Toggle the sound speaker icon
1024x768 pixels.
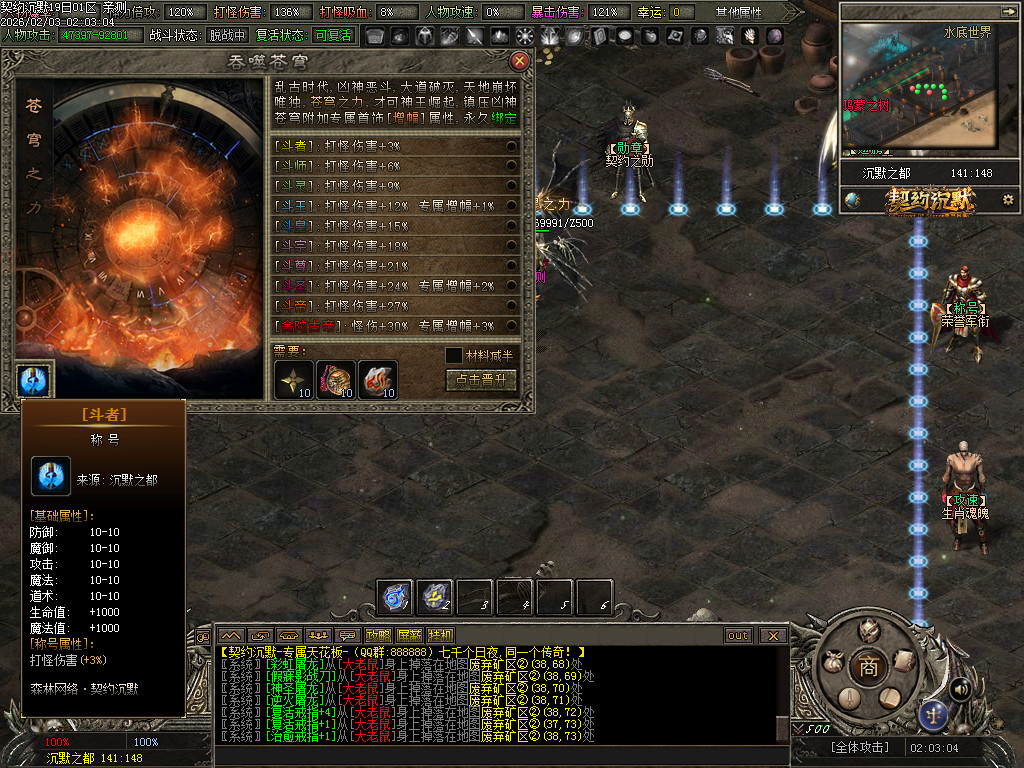coord(960,688)
